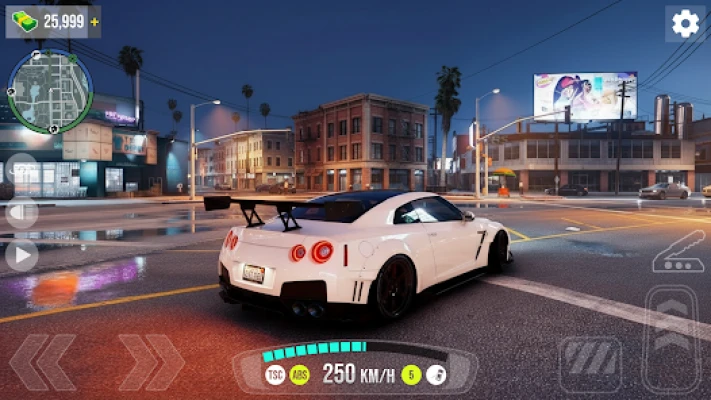Tap the yellow gear number 5 indicator

coord(411,375)
